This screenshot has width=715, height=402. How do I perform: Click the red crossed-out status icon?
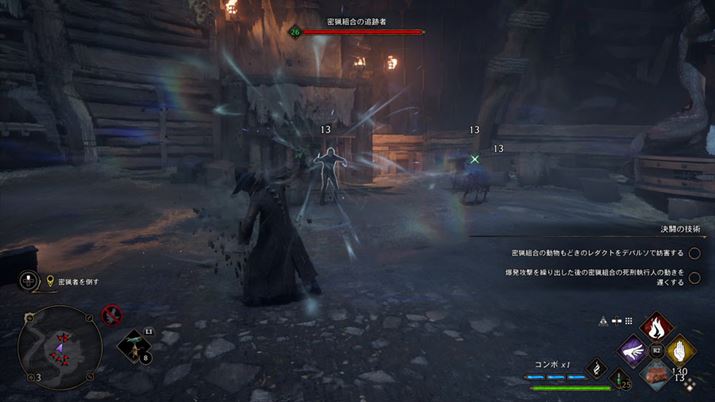(111, 313)
